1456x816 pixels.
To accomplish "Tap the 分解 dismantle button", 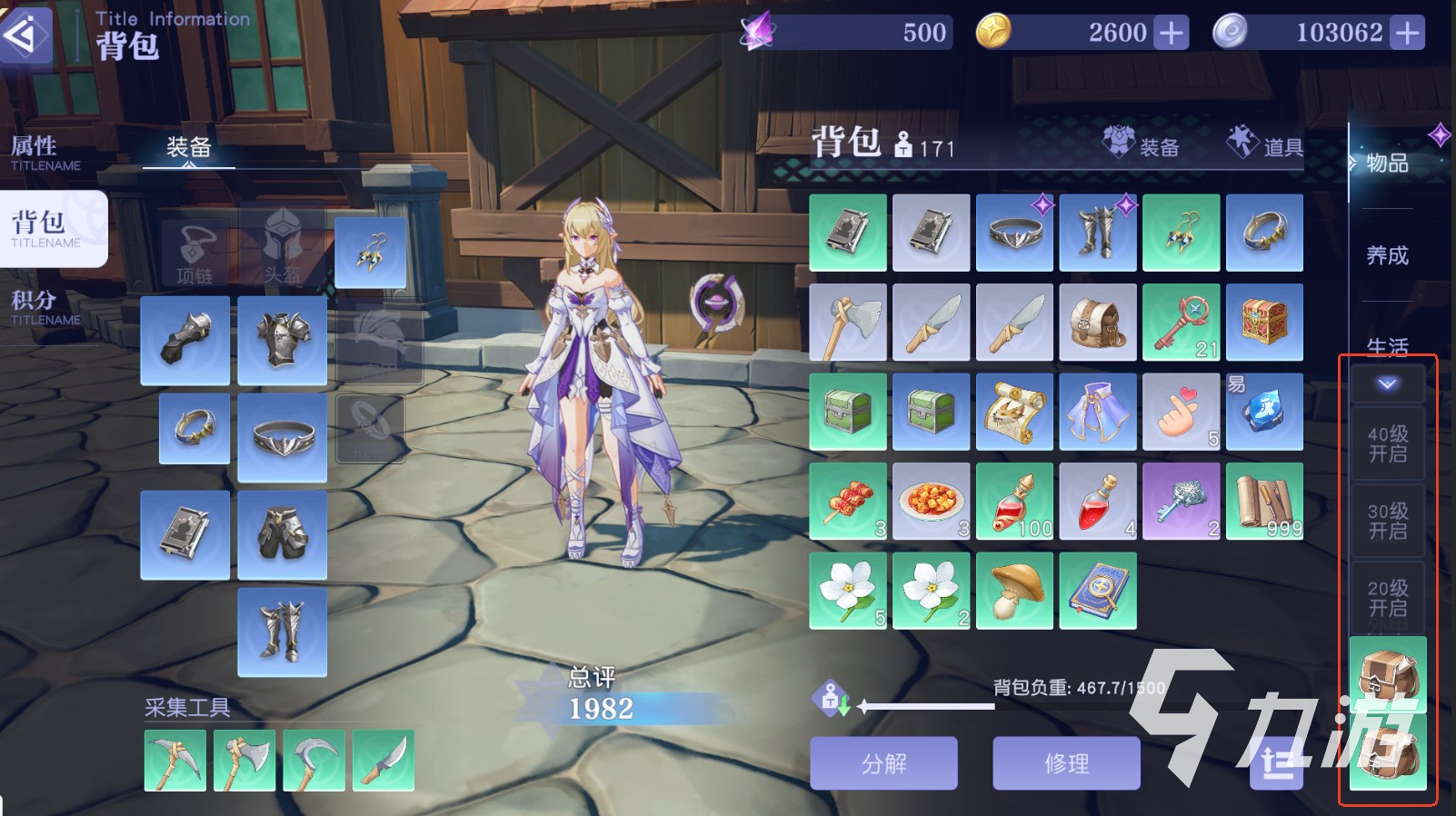I will coord(883,763).
